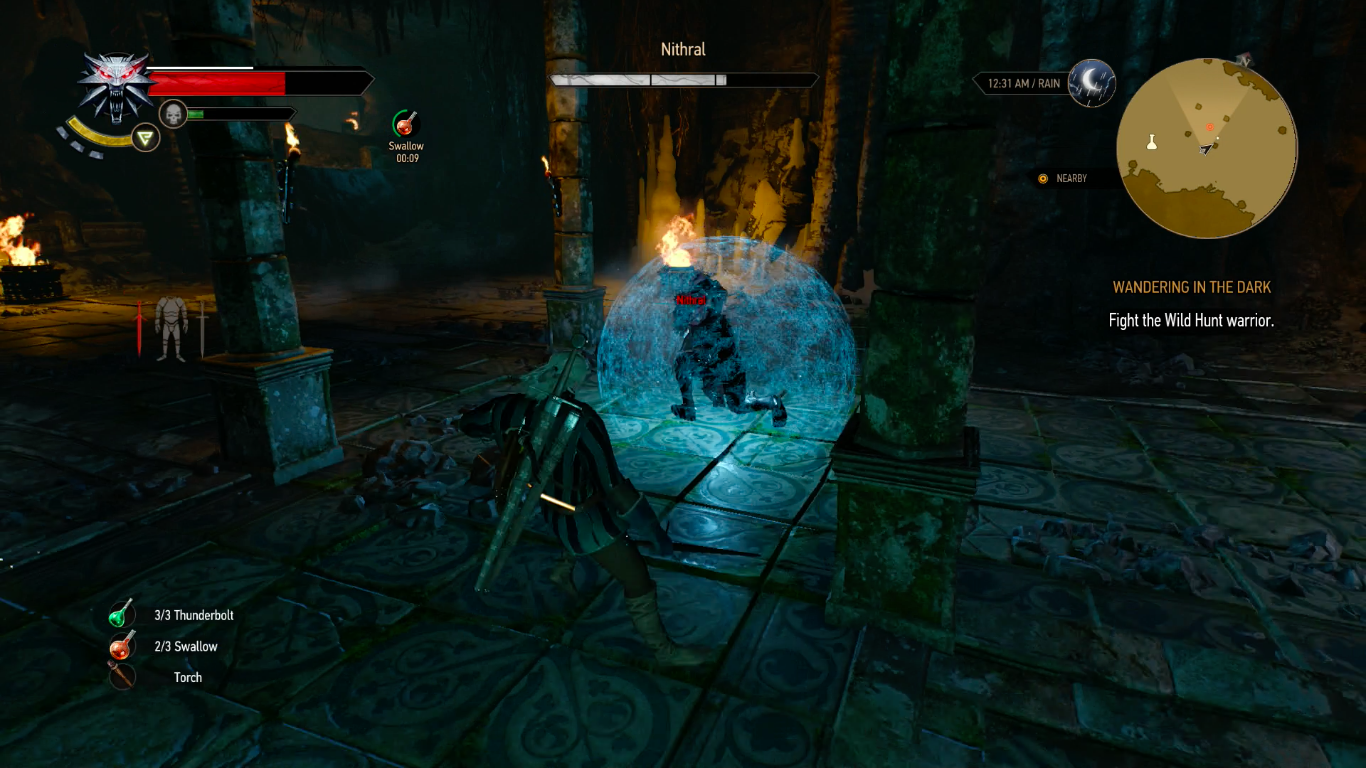Click the armor durability figure
The image size is (1366, 768).
(x=170, y=326)
